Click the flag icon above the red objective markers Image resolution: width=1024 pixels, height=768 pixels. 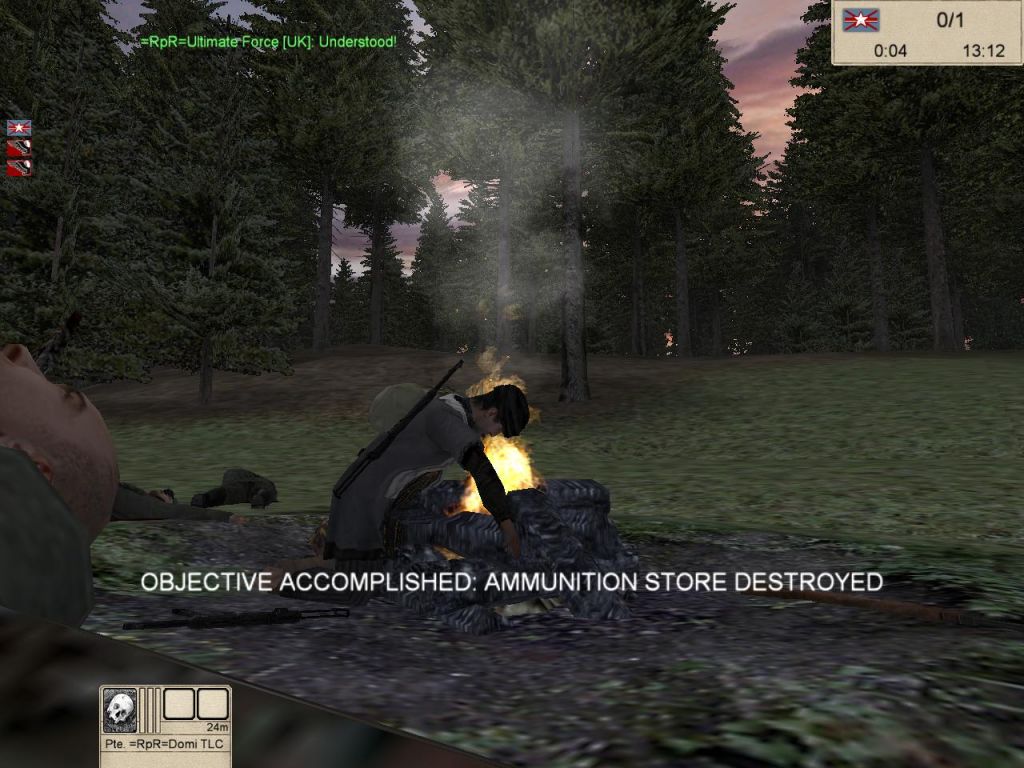(19, 128)
